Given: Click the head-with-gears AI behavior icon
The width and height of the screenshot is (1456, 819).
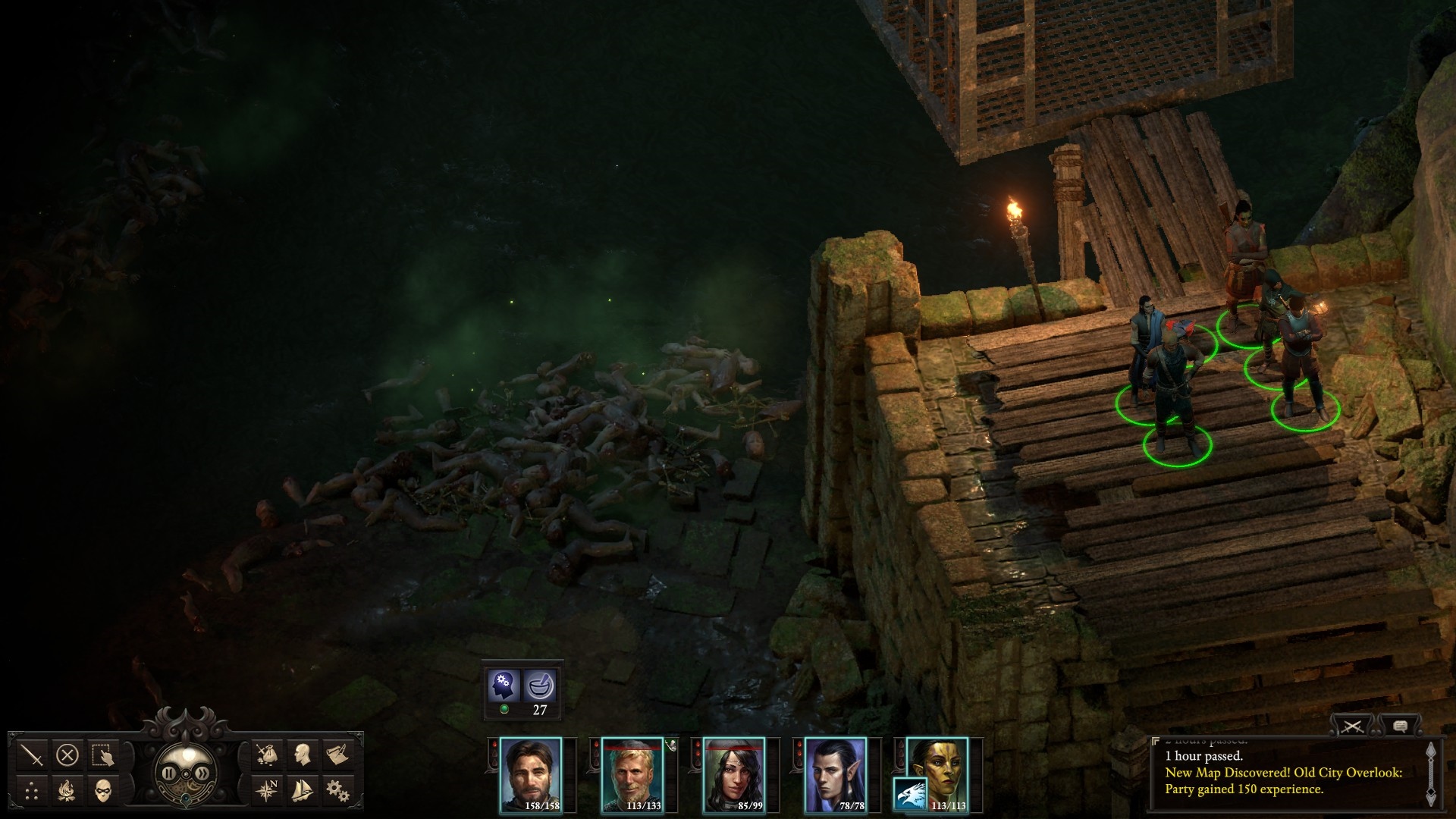Looking at the screenshot, I should 504,686.
